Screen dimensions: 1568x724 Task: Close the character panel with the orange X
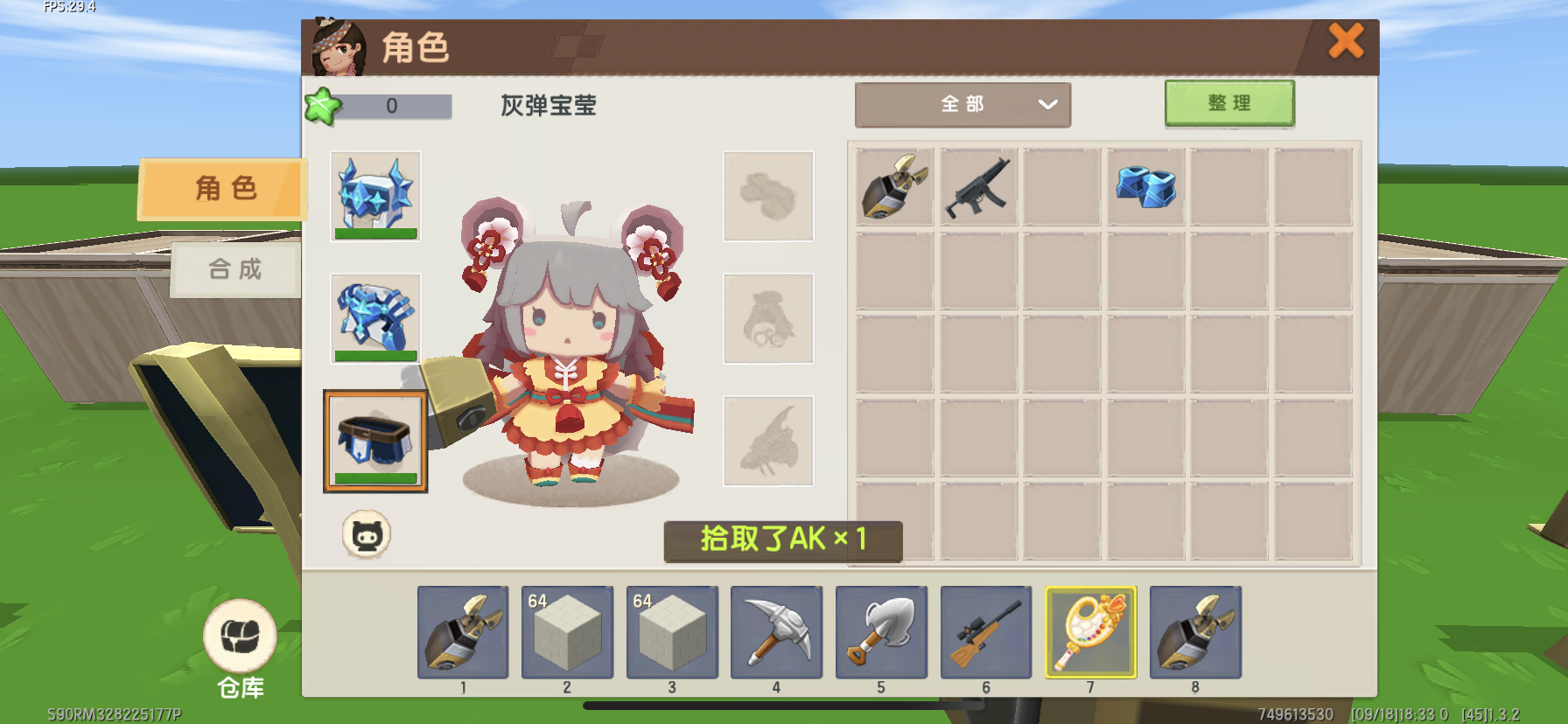click(x=1346, y=41)
